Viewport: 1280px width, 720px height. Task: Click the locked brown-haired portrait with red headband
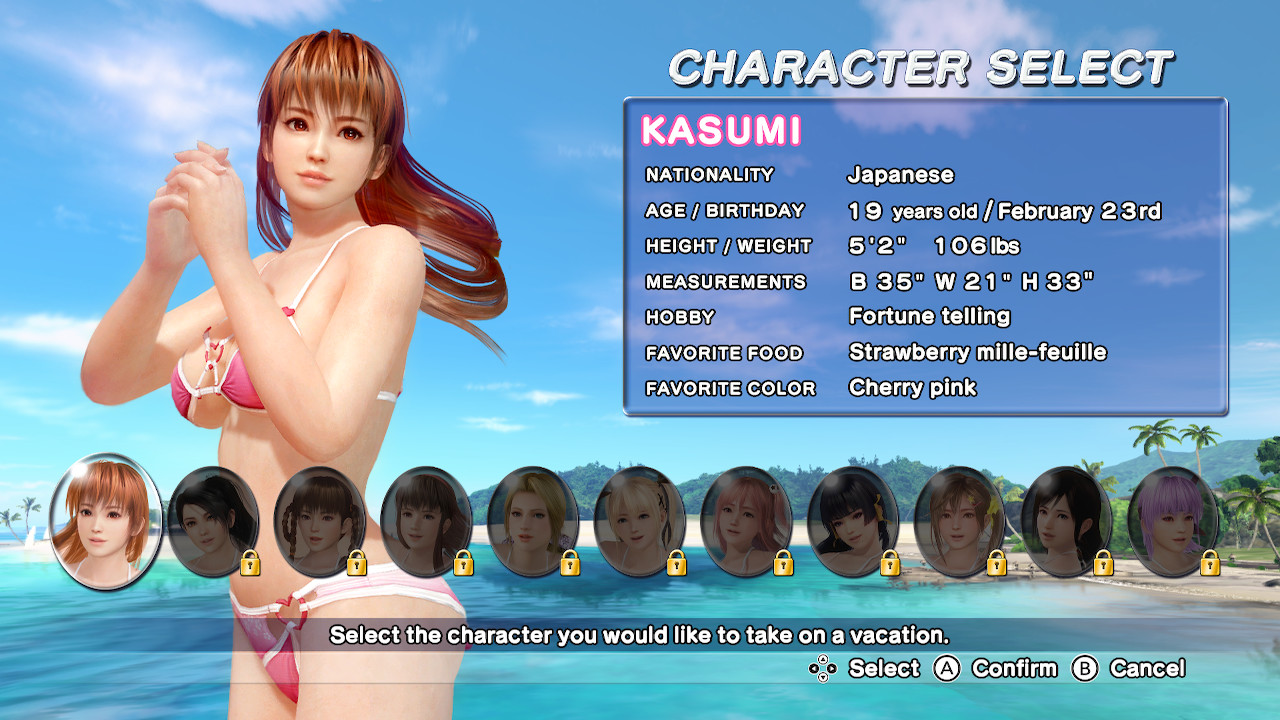click(427, 521)
